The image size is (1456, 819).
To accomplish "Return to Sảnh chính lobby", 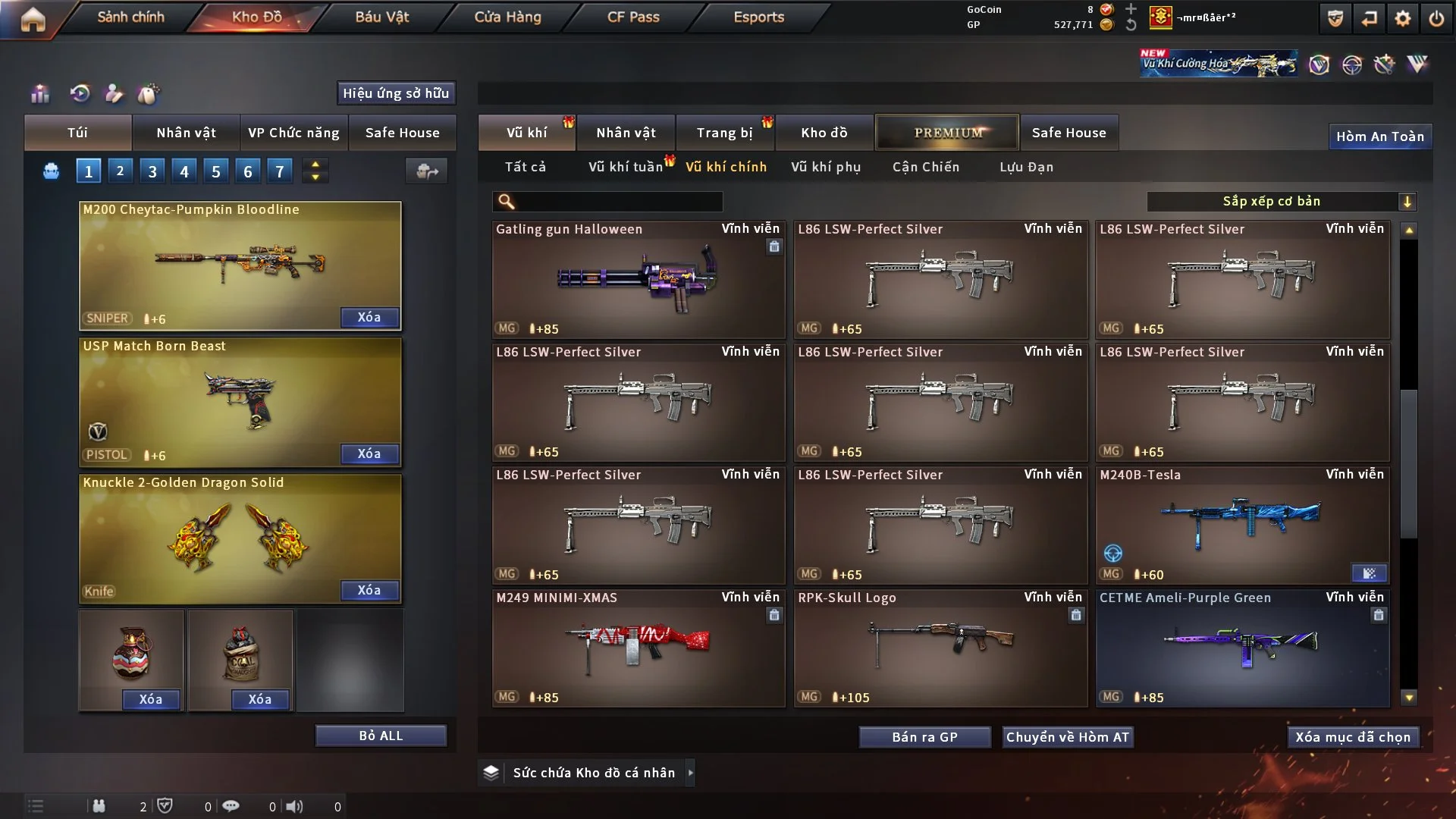I will pos(130,17).
